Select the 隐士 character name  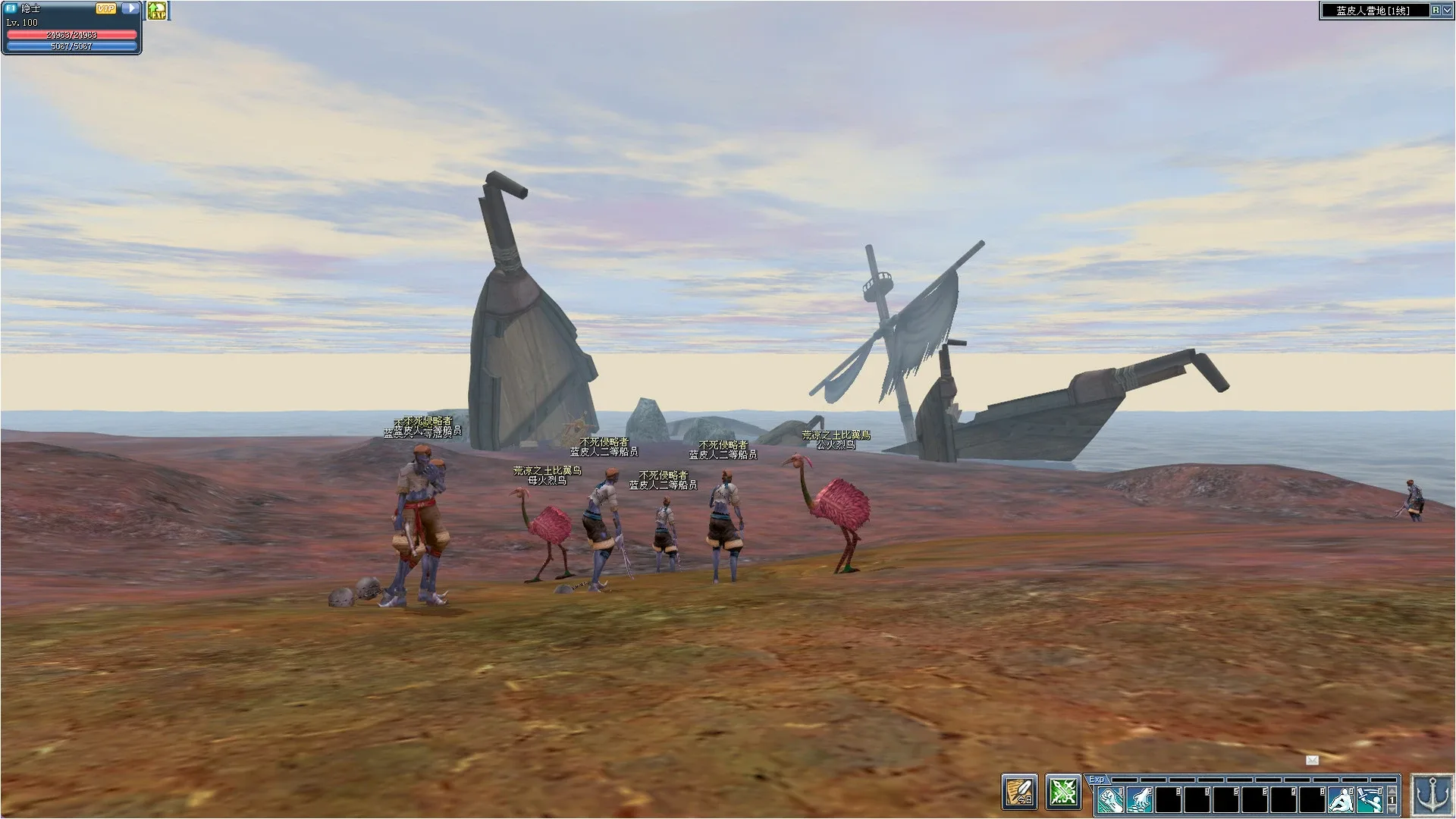[30, 9]
